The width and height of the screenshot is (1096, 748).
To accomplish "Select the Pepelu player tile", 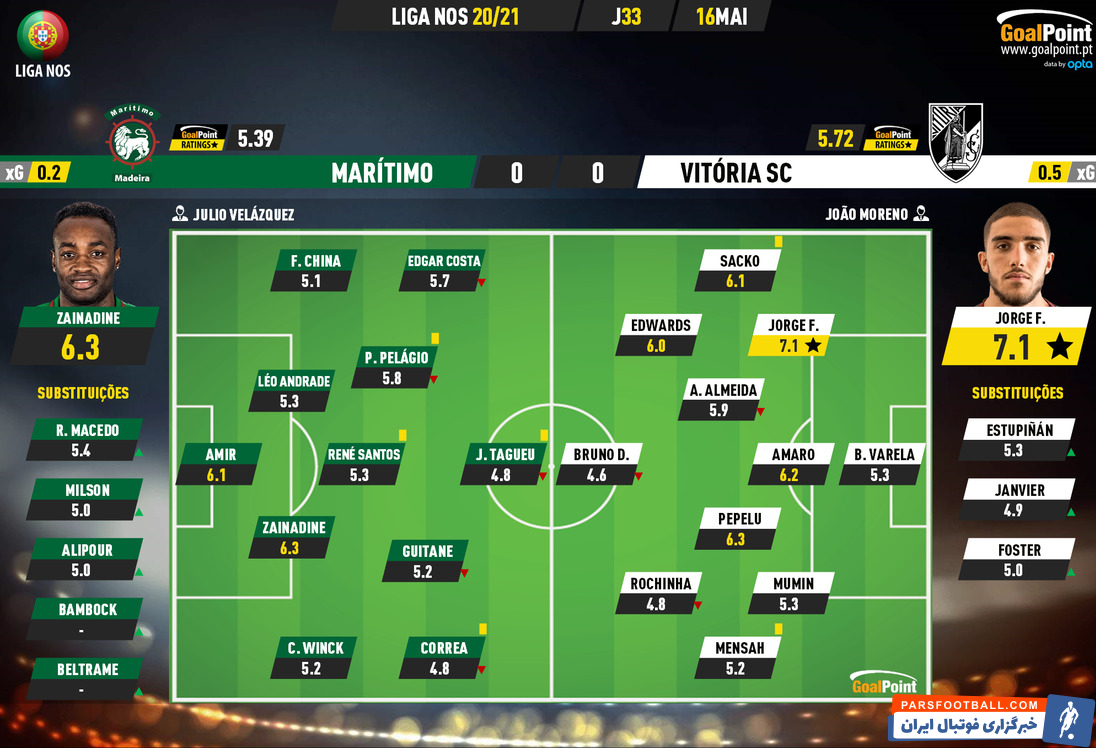I will [x=739, y=529].
